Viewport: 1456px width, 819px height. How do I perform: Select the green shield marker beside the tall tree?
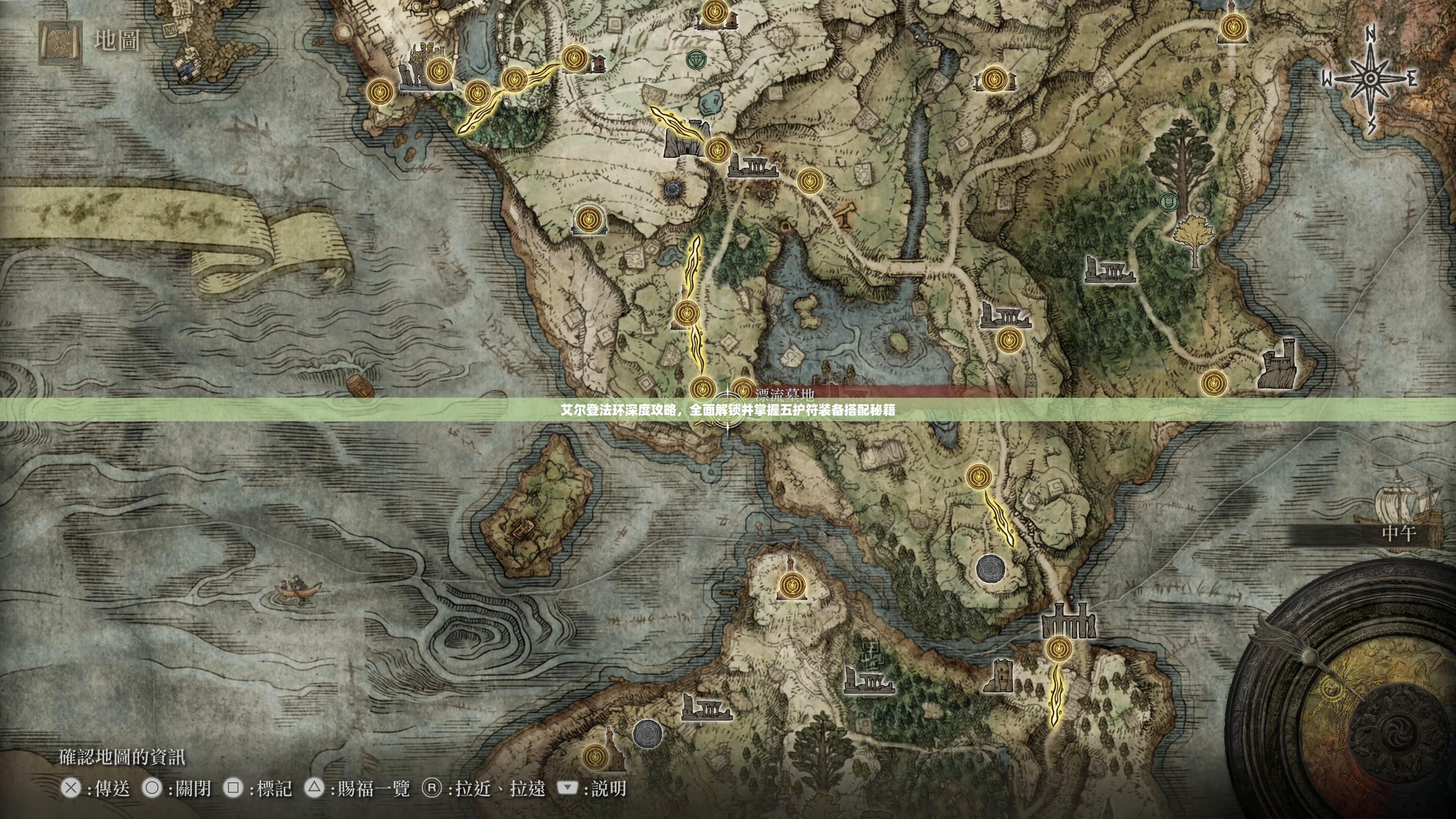coord(1168,201)
